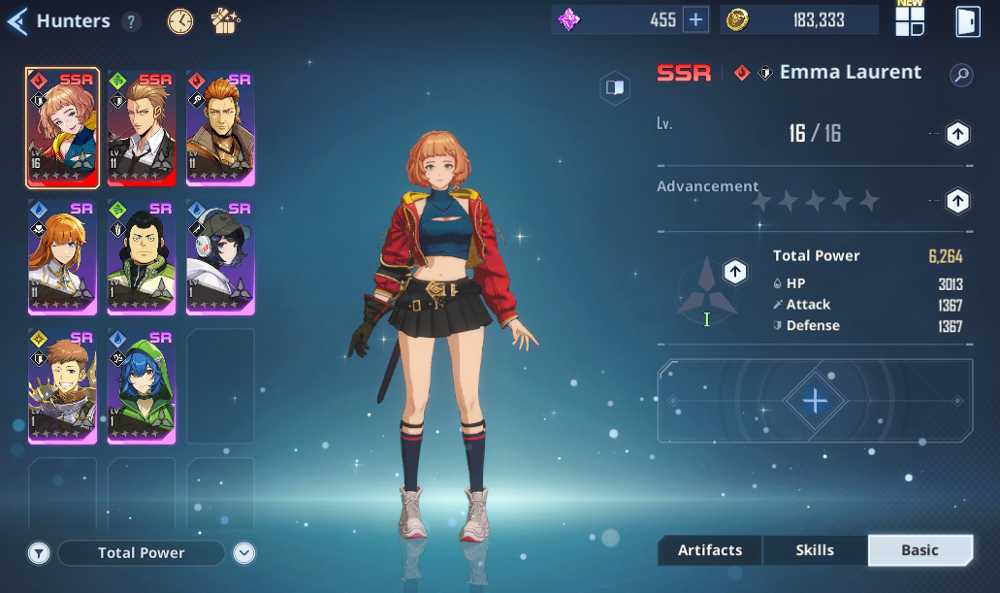Switch to the Artifacts tab

(x=710, y=550)
